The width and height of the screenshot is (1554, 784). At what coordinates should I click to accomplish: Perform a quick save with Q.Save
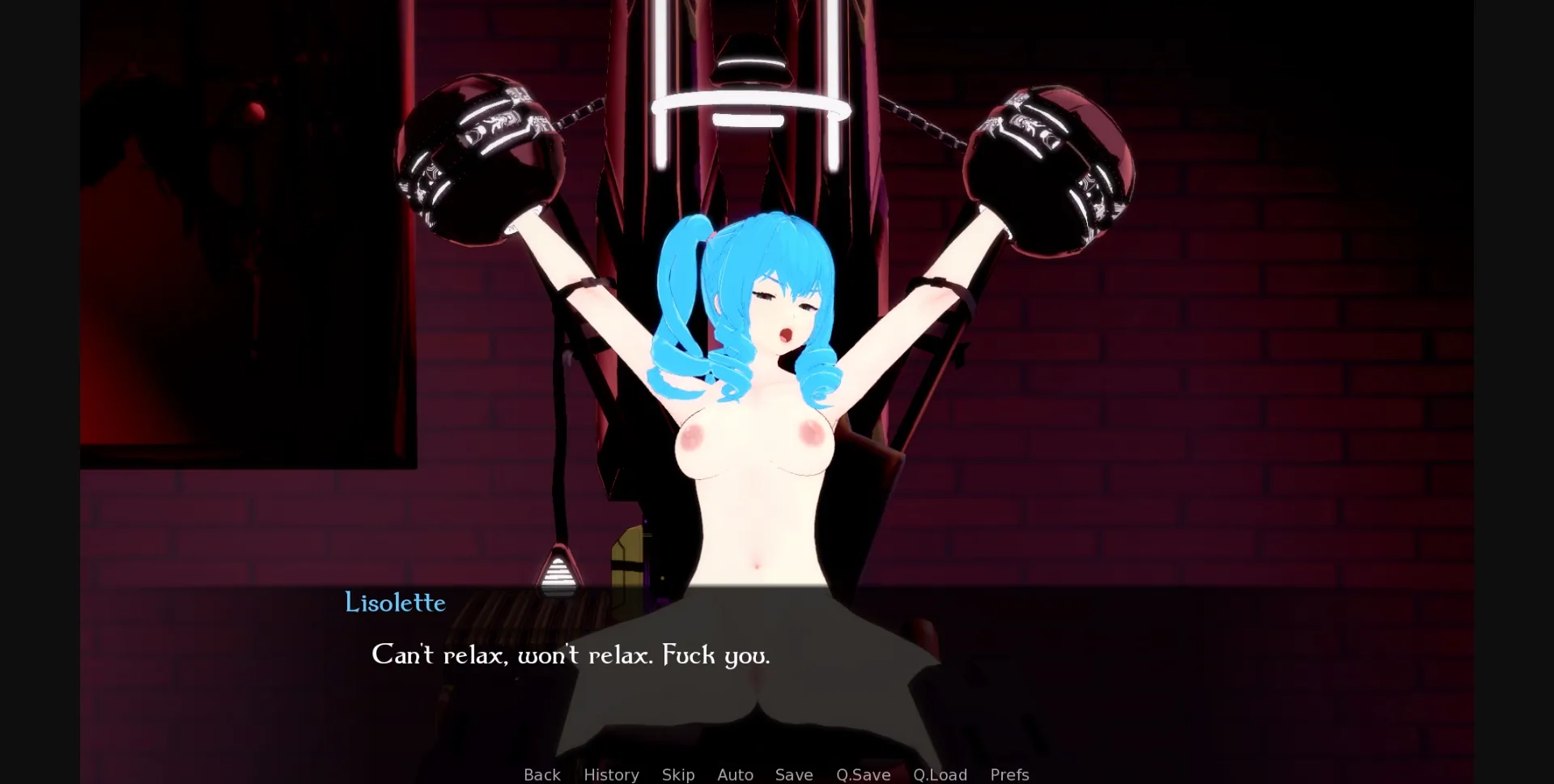863,774
